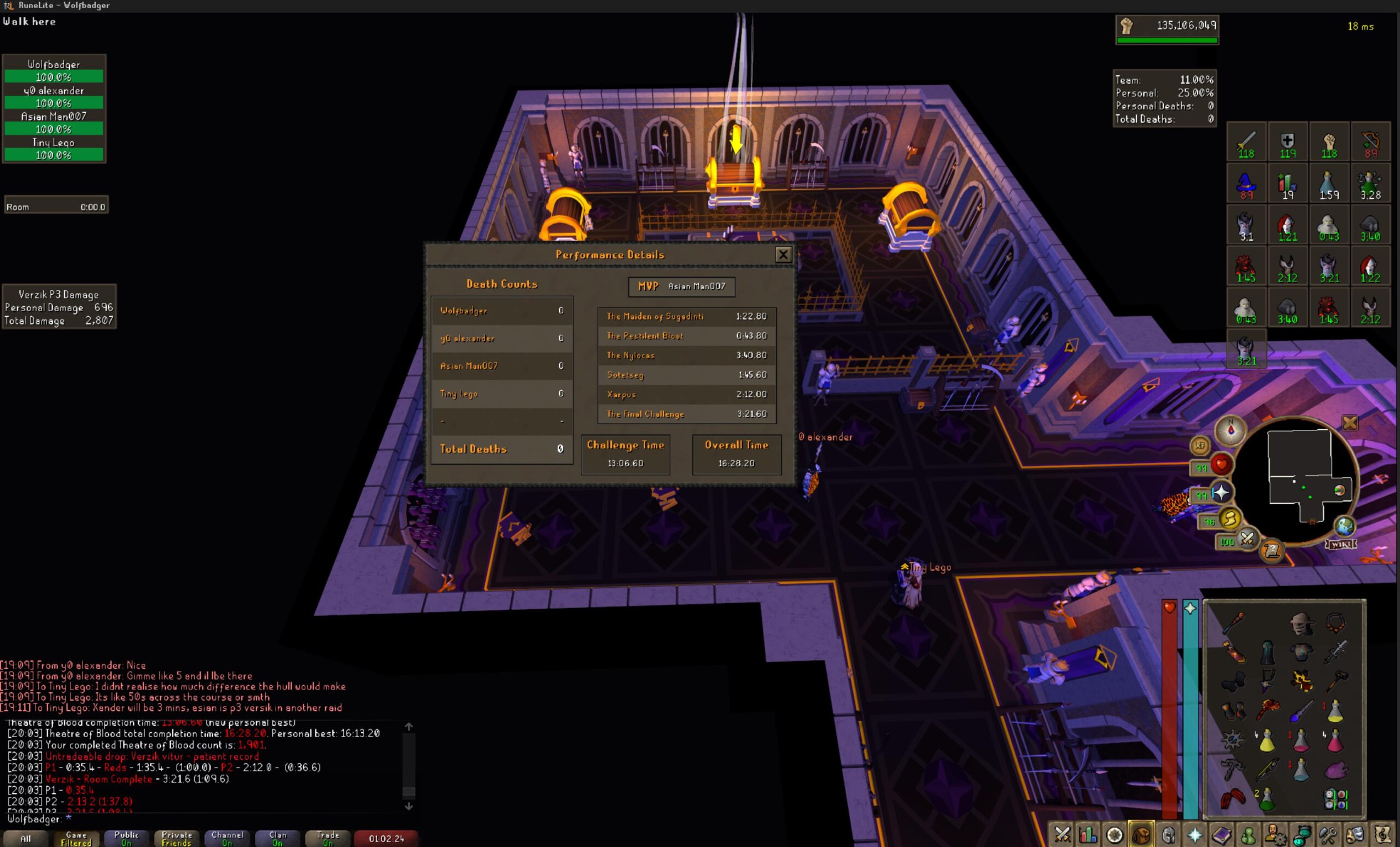Select the Public chat tab
This screenshot has width=1400, height=847.
point(126,838)
